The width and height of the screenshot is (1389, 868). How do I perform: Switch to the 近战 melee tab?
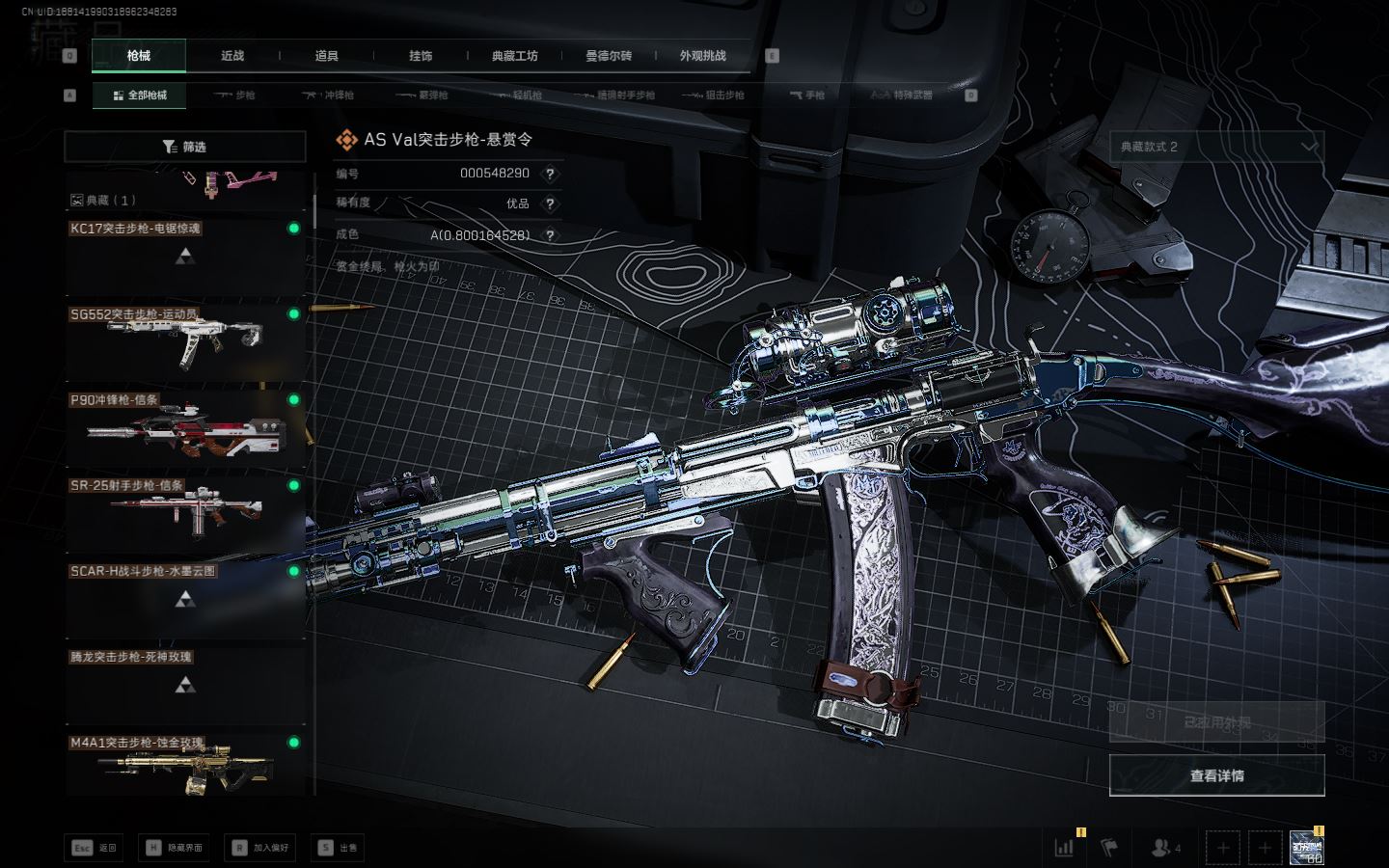click(x=232, y=56)
